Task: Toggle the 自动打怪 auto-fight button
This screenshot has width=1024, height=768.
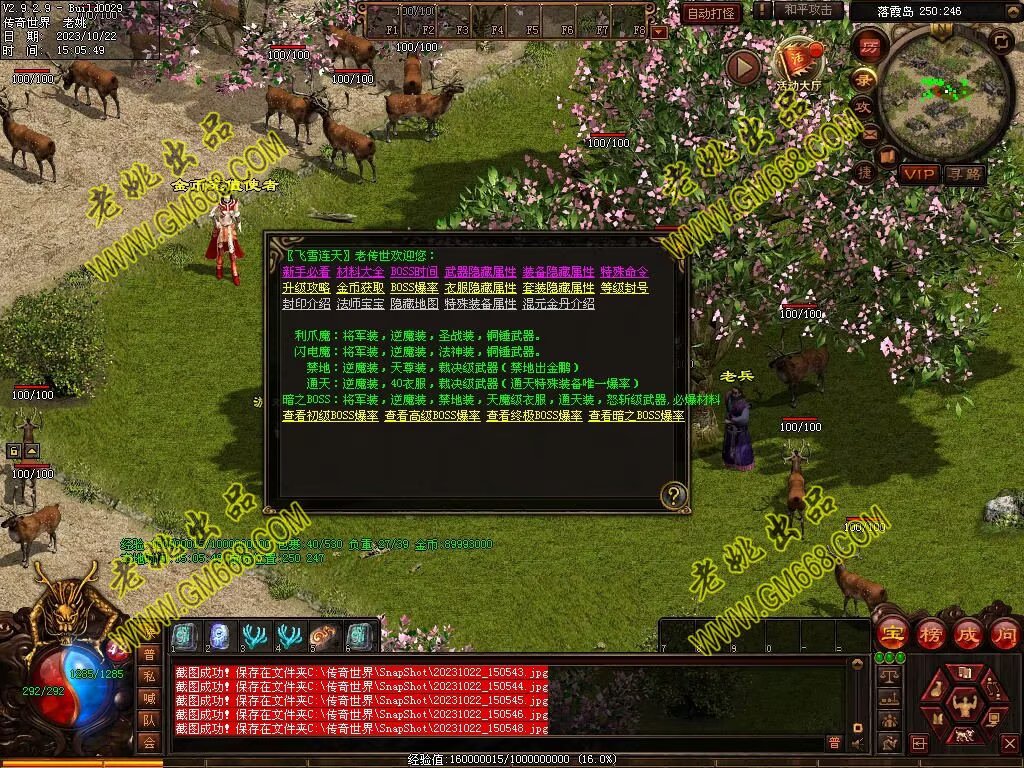Action: coord(712,13)
